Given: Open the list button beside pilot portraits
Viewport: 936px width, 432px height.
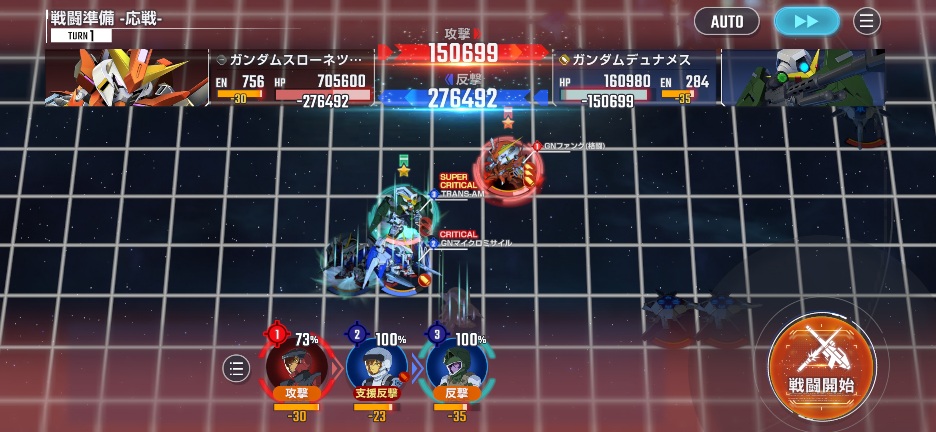Looking at the screenshot, I should coord(236,368).
